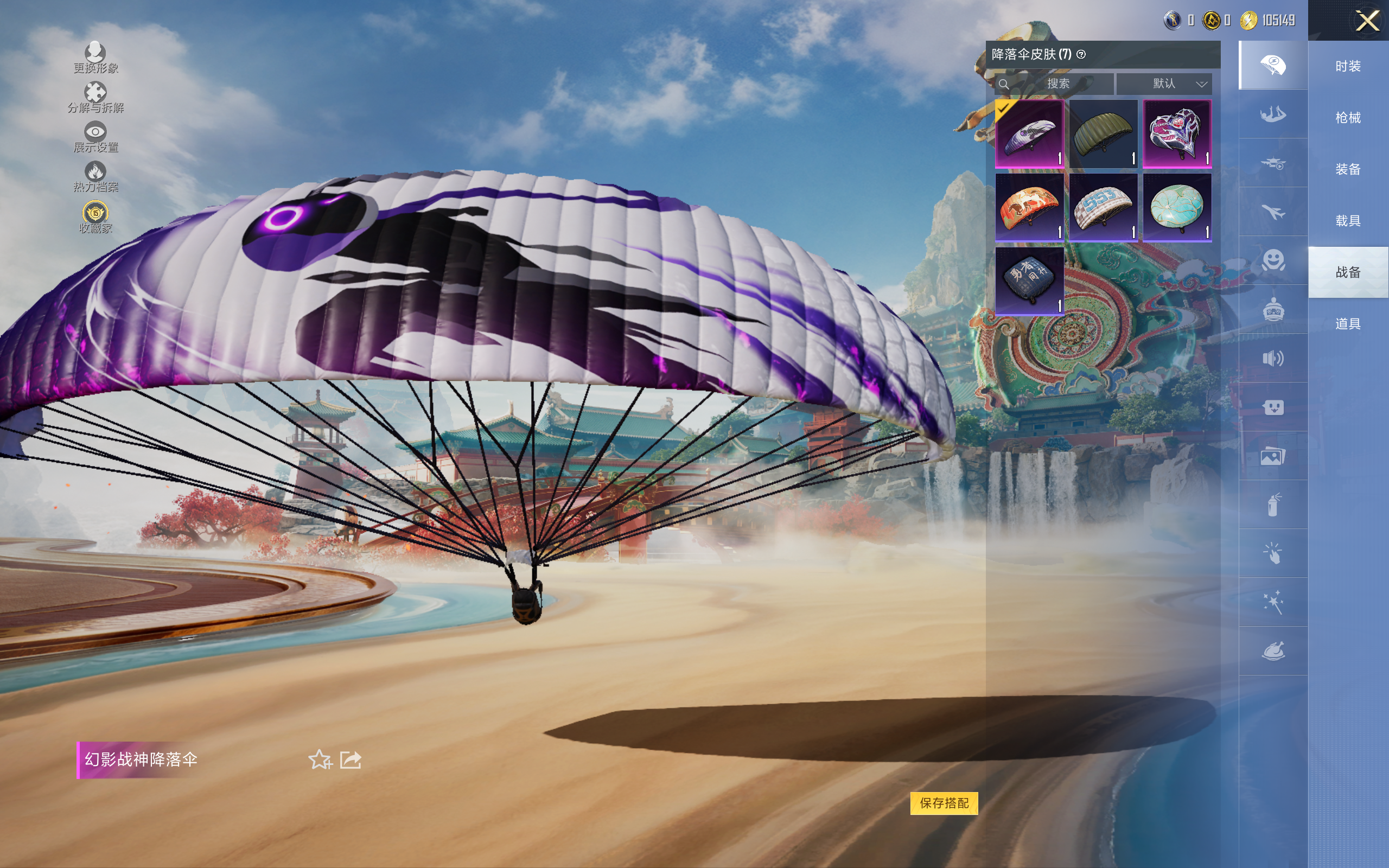Select the 装备 category tab
The height and width of the screenshot is (868, 1389).
tap(1347, 169)
